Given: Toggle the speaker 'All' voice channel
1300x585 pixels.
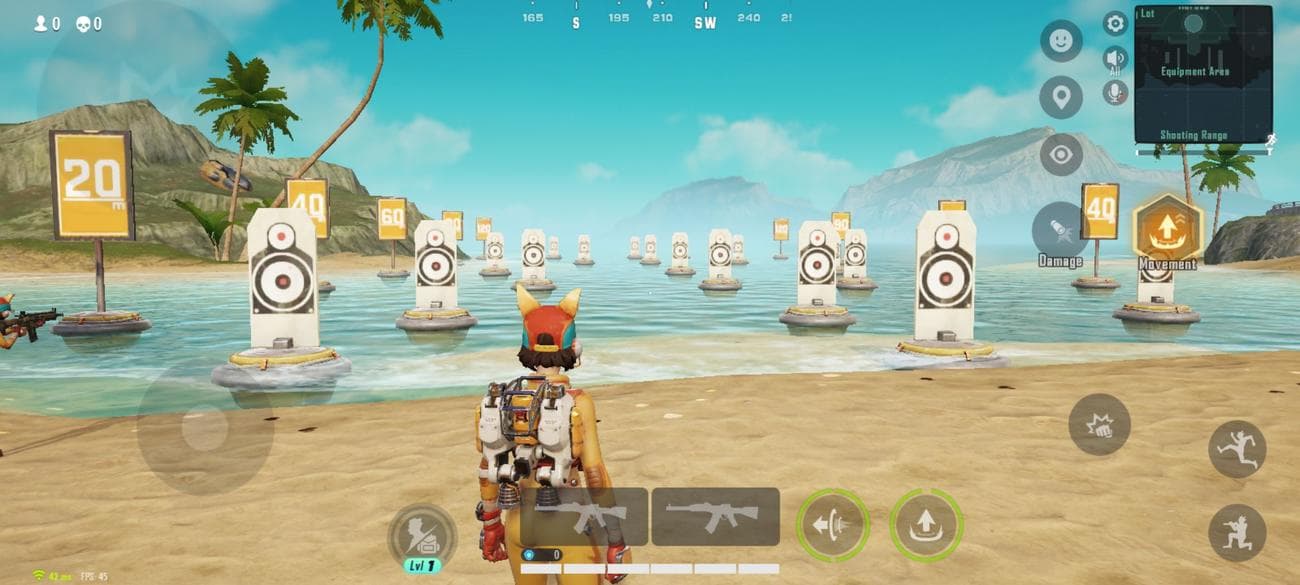Looking at the screenshot, I should 1115,59.
